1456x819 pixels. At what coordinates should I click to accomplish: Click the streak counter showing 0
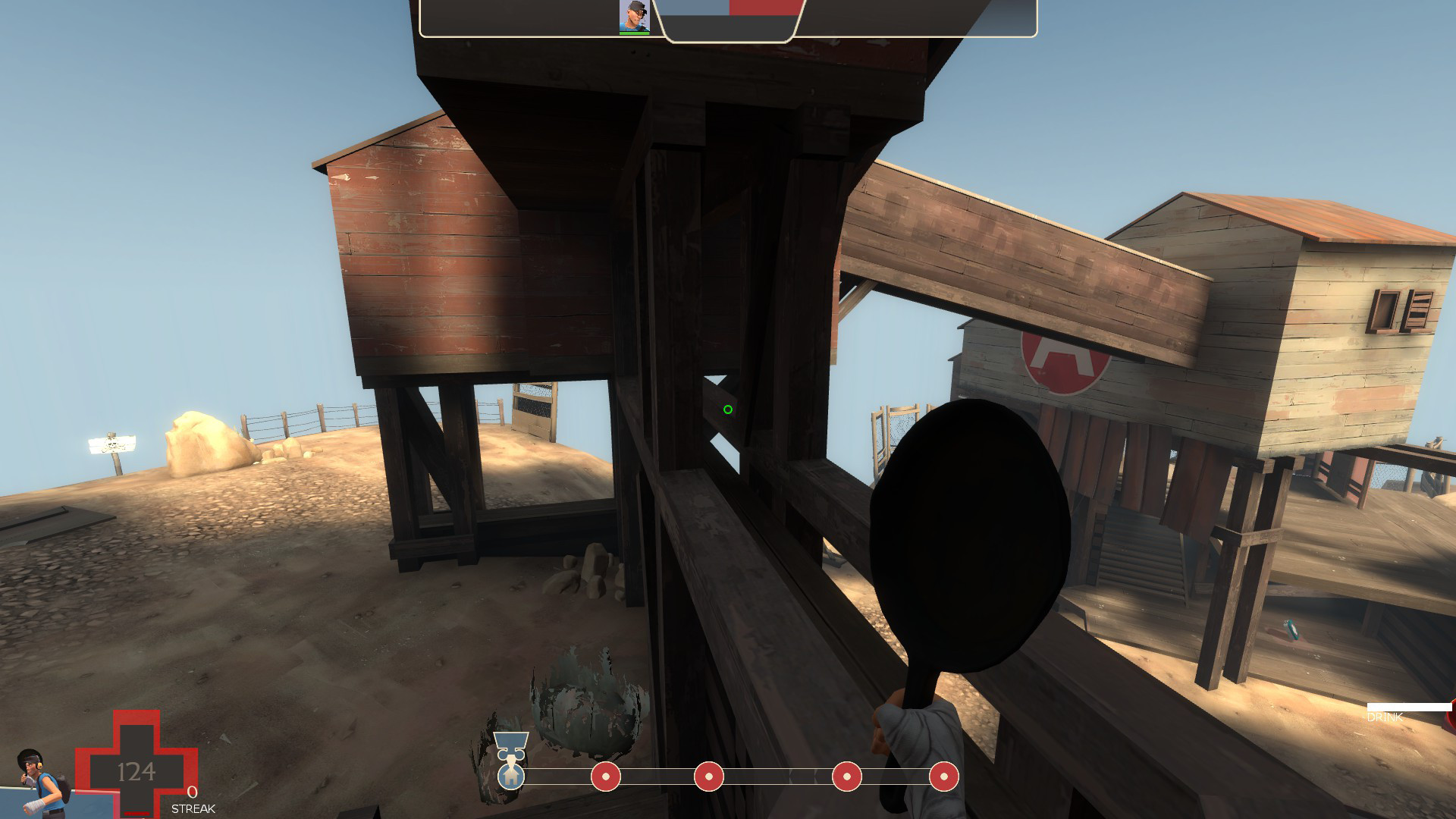192,793
